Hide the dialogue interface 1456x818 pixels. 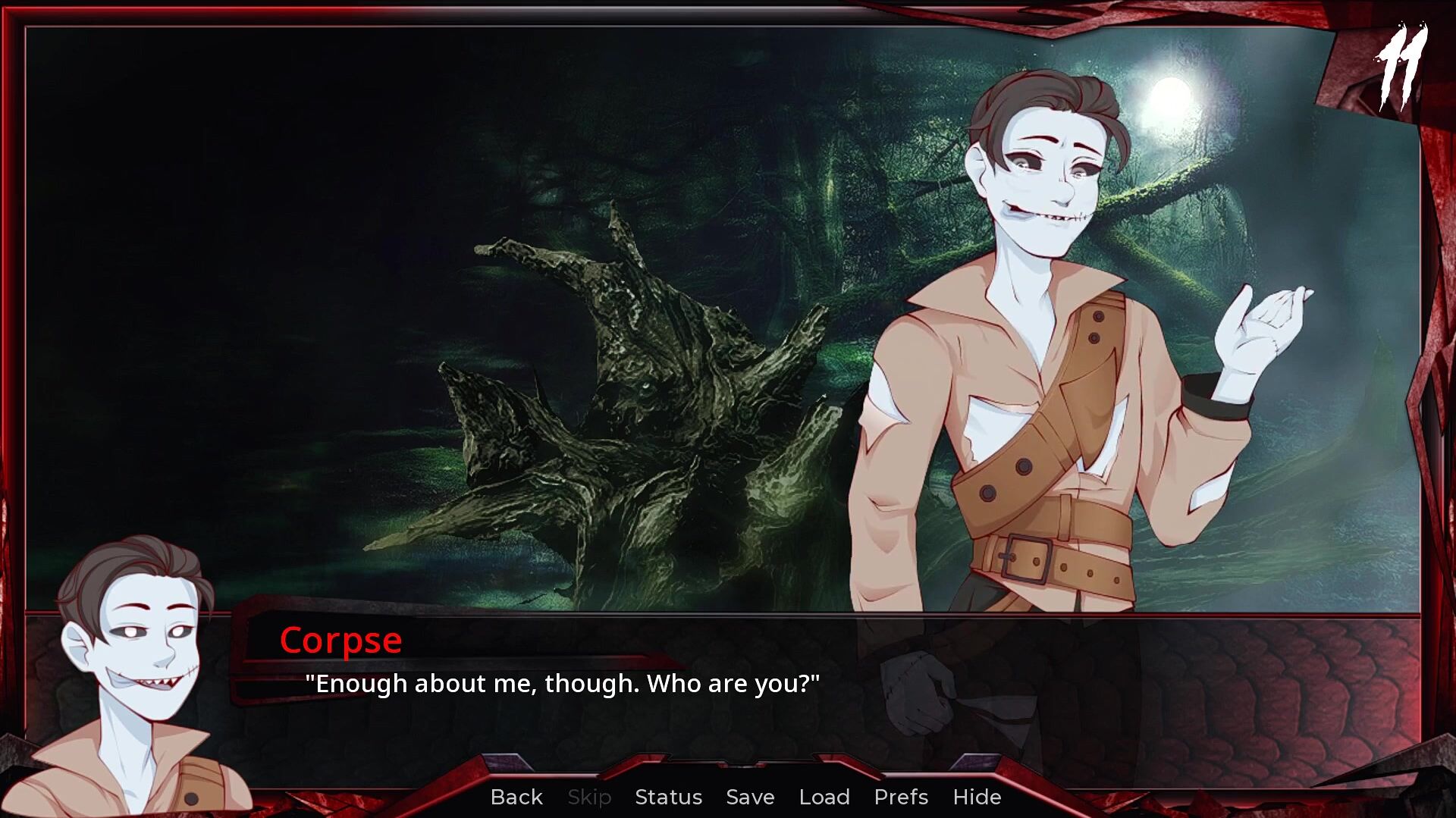[x=977, y=797]
